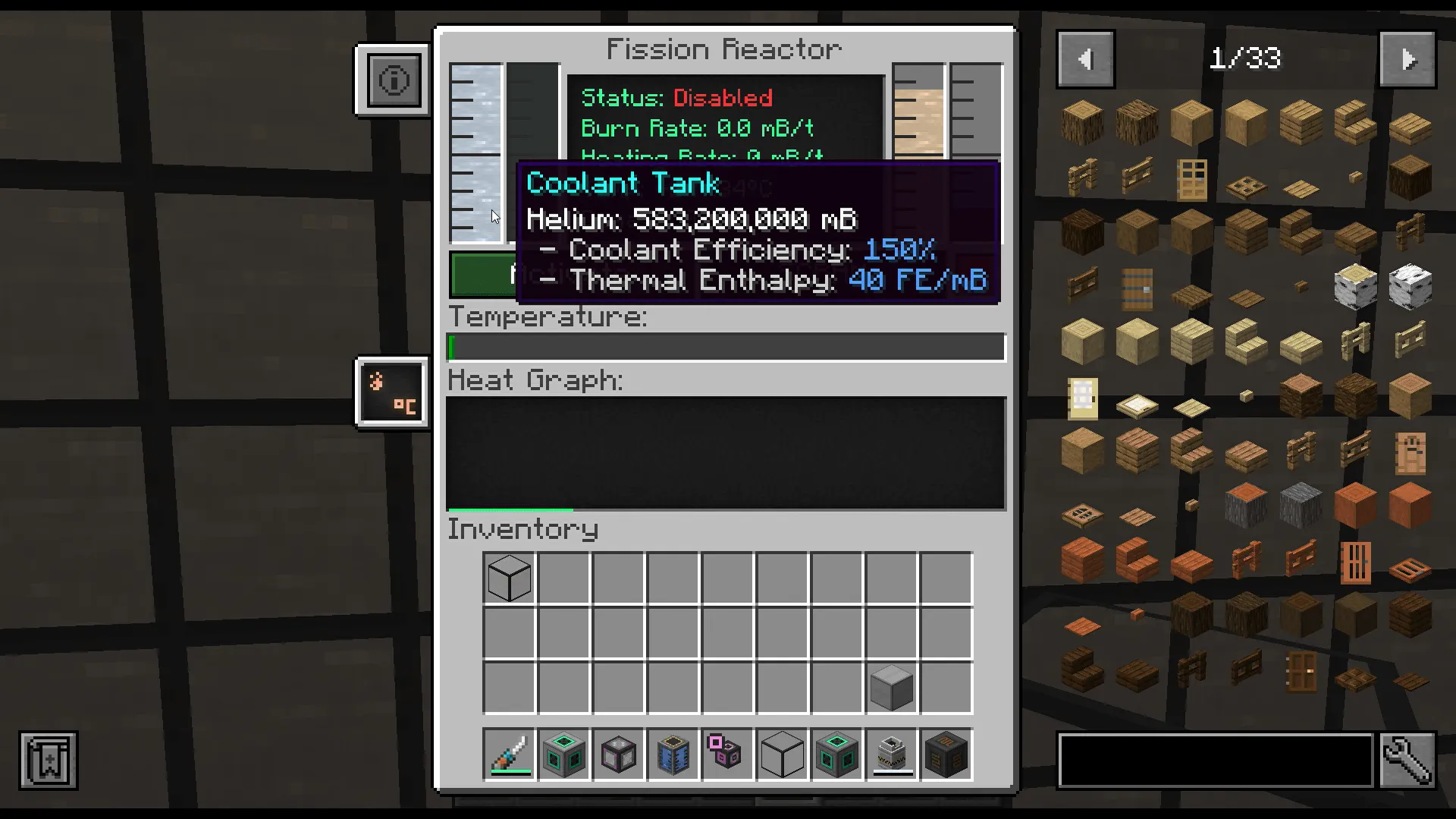Select the oak log in the JEI list
The image size is (1456, 819).
1082,124
